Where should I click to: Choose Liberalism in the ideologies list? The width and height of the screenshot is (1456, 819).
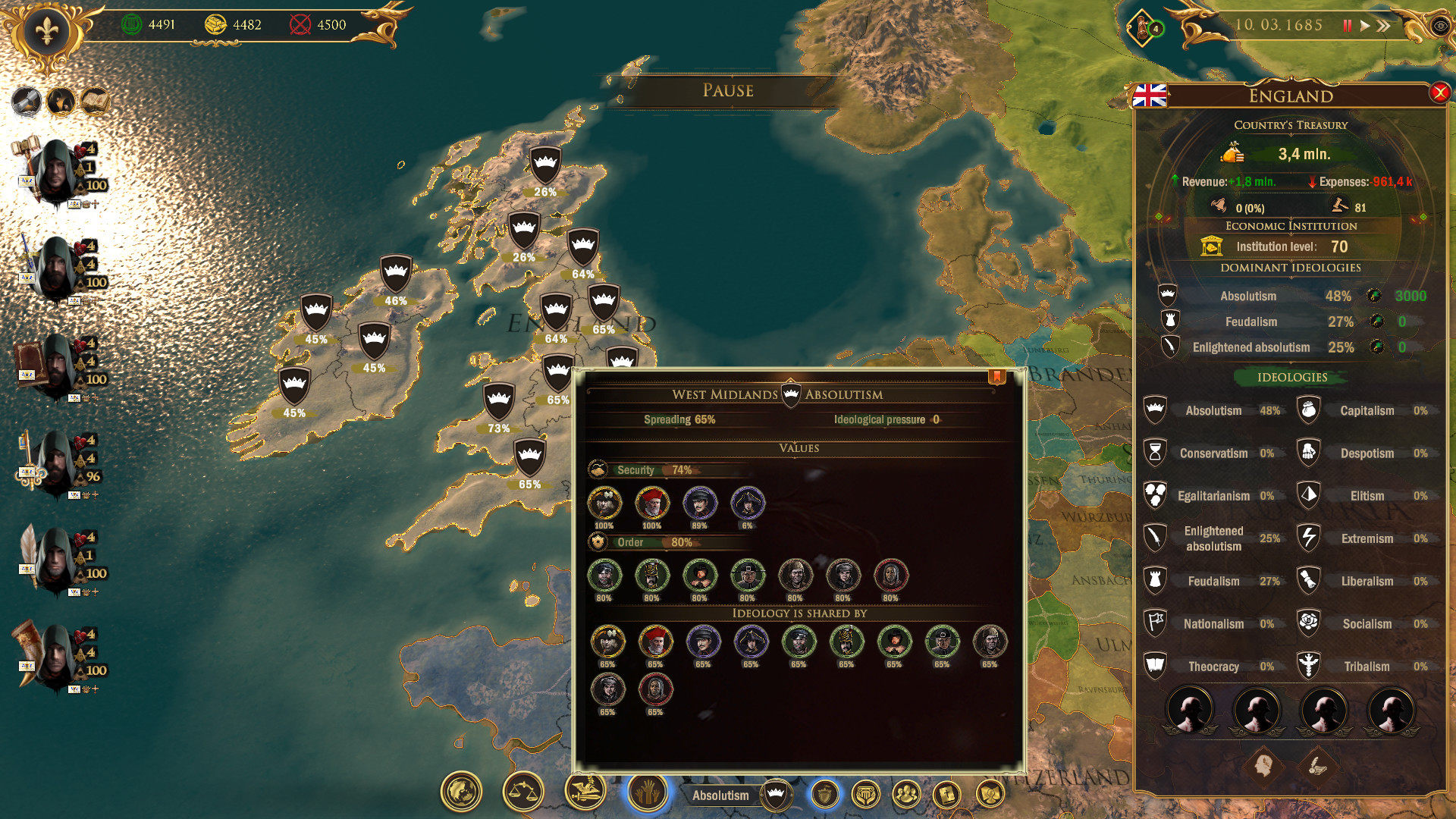[x=1366, y=582]
